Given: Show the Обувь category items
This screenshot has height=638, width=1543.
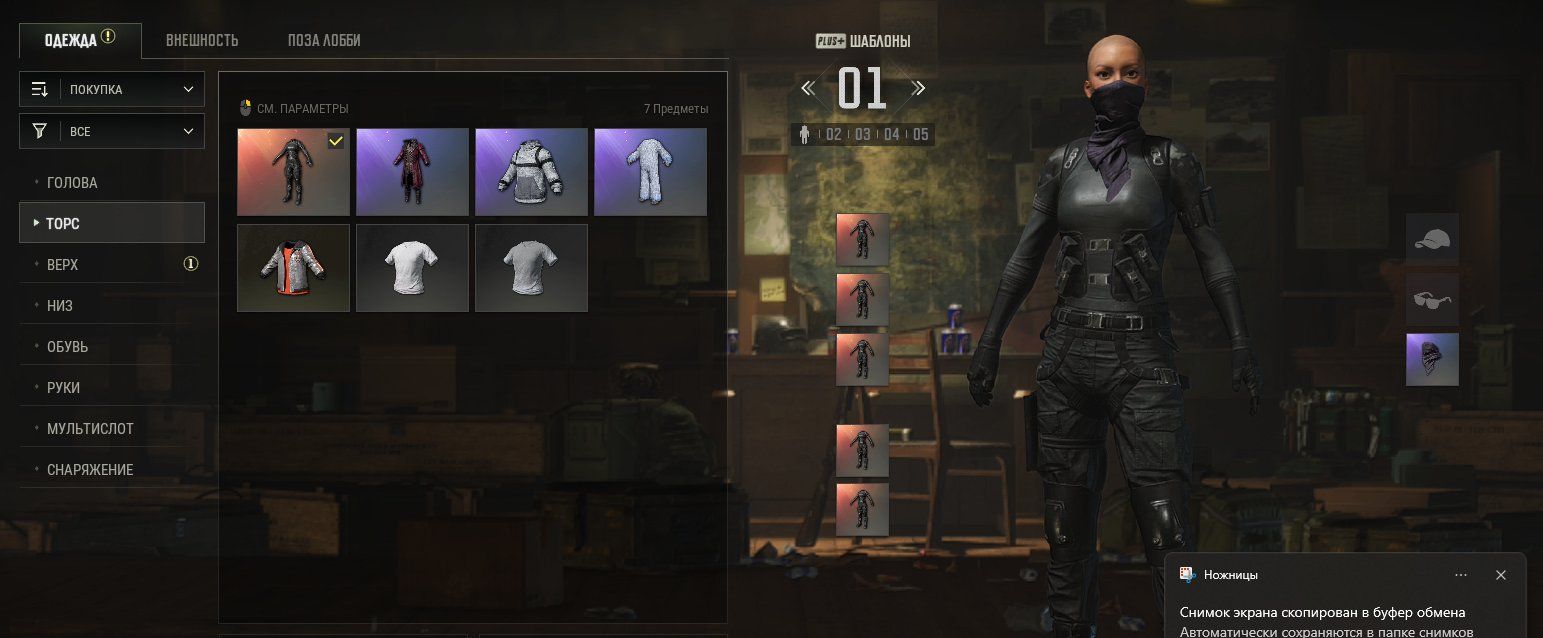Looking at the screenshot, I should 67,347.
